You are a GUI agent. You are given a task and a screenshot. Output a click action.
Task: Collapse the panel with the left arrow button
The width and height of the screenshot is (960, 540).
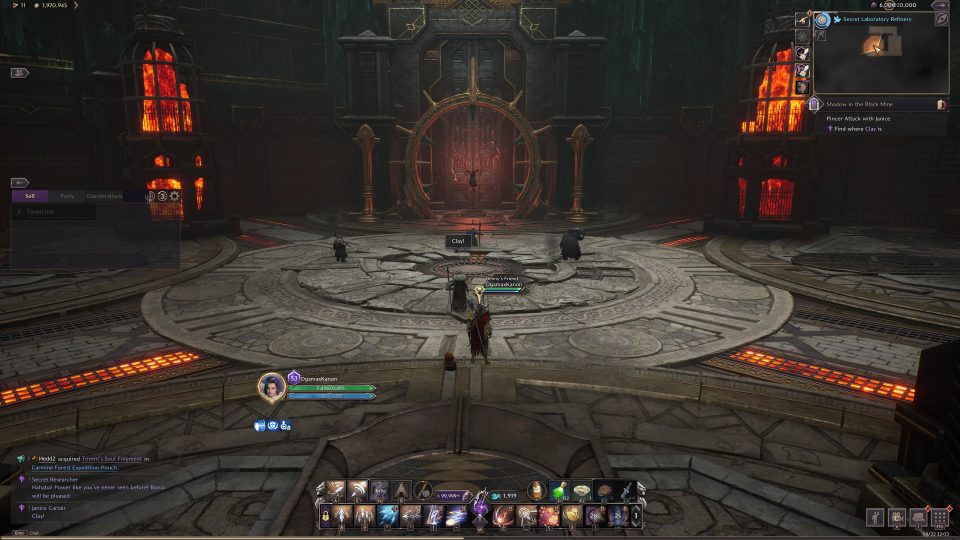pyautogui.click(x=20, y=183)
